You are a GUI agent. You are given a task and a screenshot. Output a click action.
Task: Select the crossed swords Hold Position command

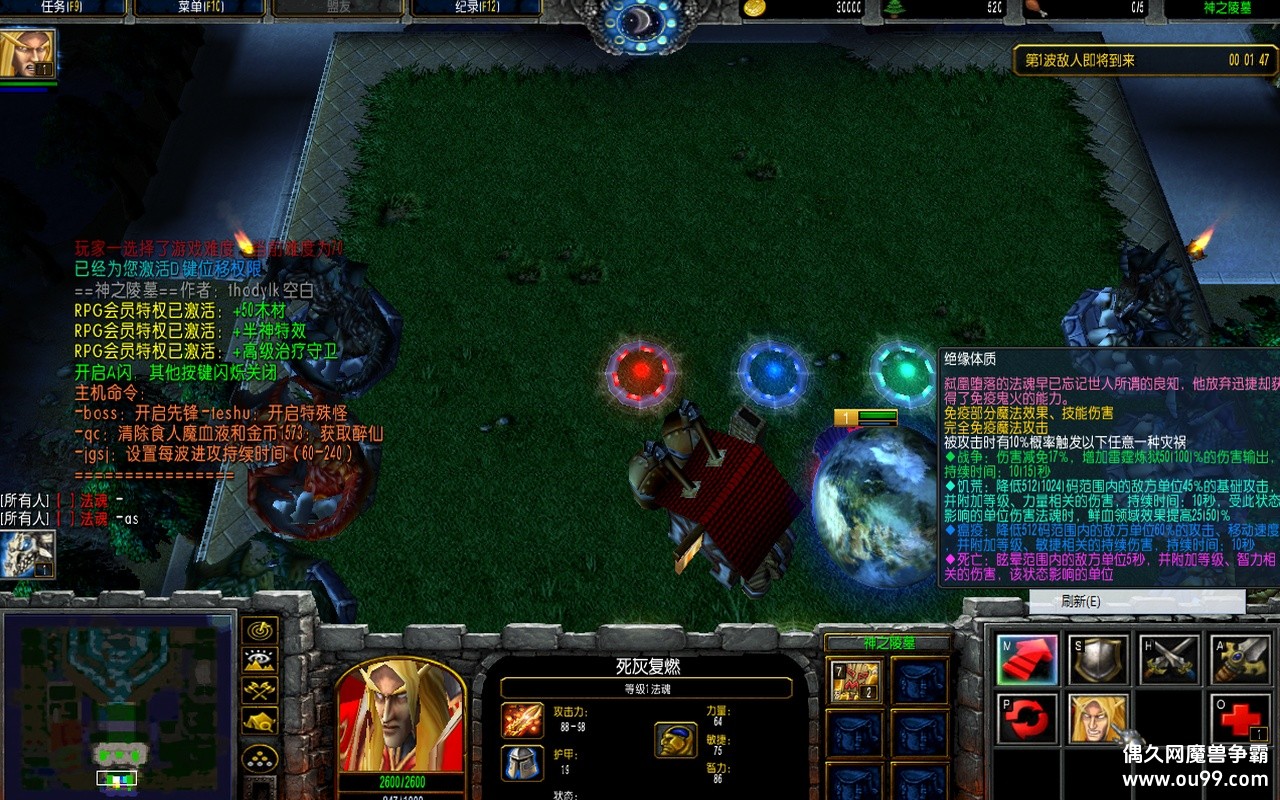pyautogui.click(x=1169, y=660)
